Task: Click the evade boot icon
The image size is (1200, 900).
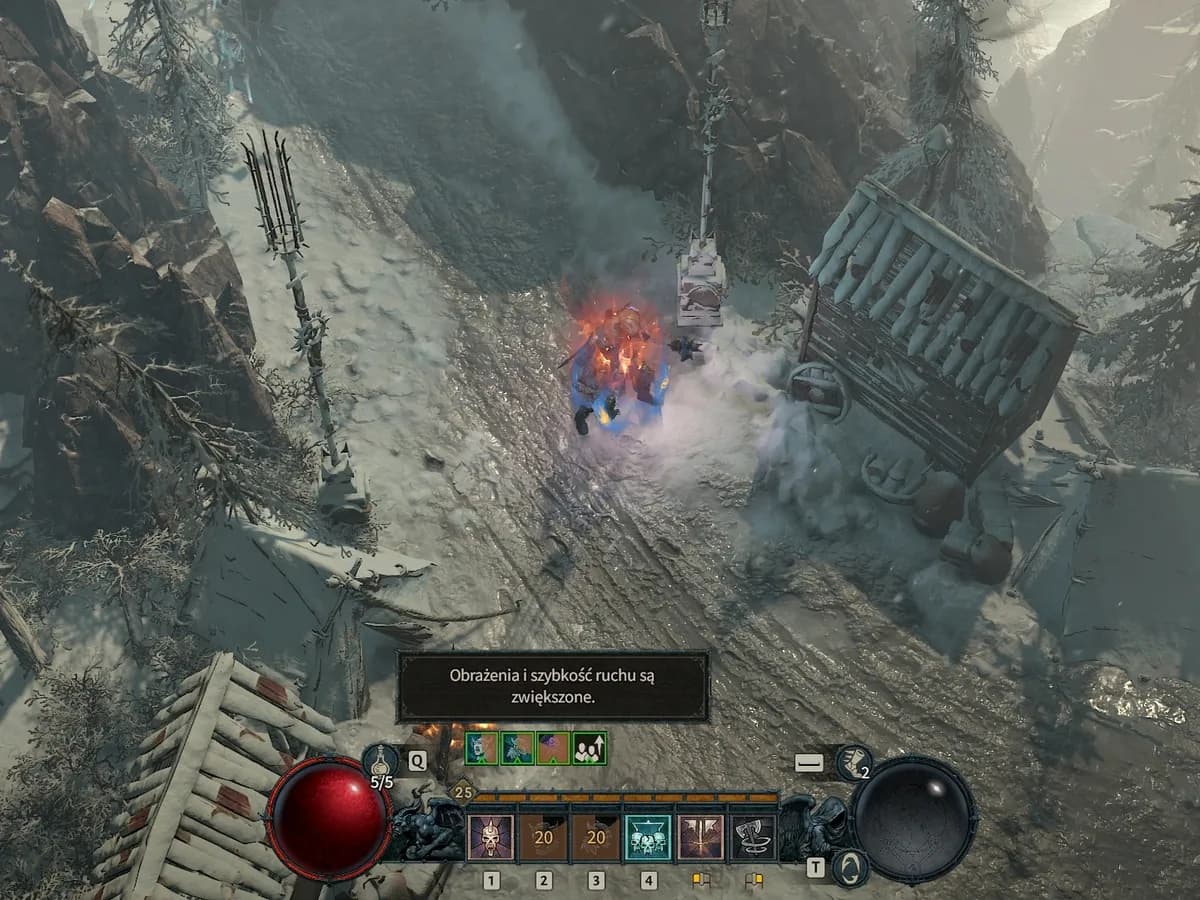Action: coord(853,762)
